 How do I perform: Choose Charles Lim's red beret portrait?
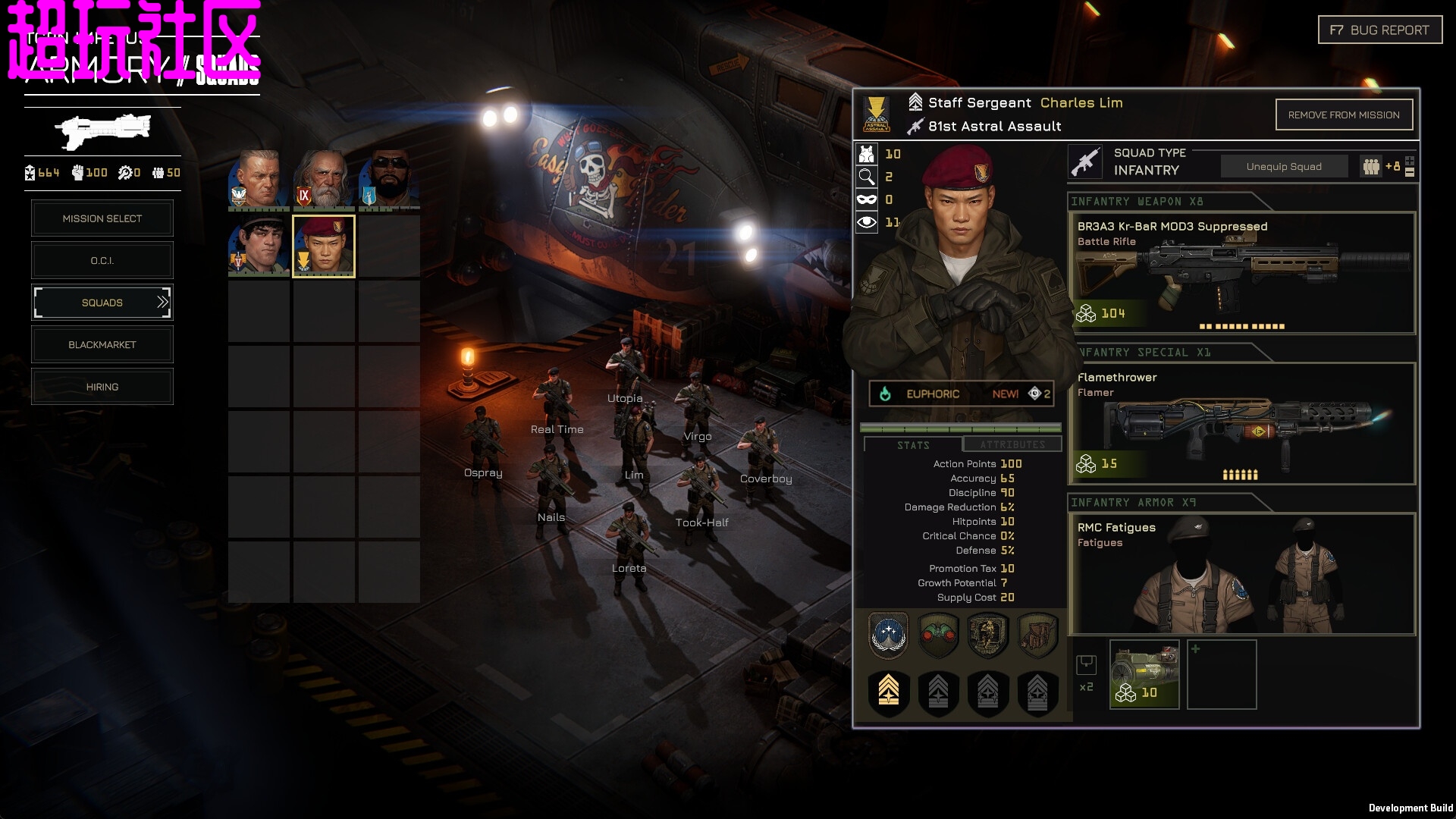[324, 246]
